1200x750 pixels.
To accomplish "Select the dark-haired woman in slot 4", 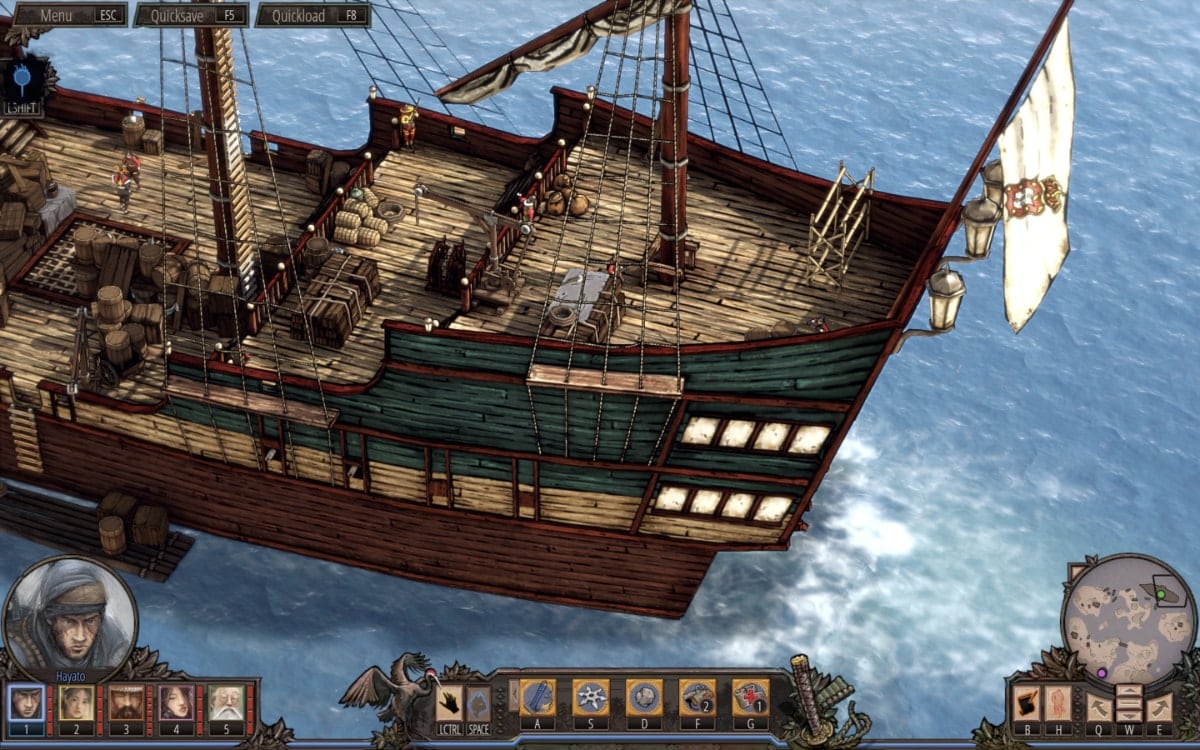I will coord(177,703).
